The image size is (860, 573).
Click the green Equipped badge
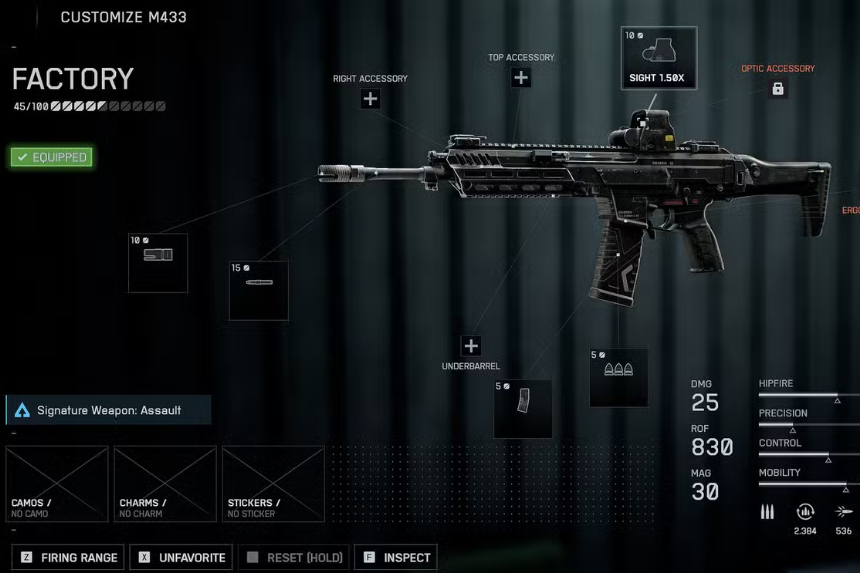coord(51,157)
